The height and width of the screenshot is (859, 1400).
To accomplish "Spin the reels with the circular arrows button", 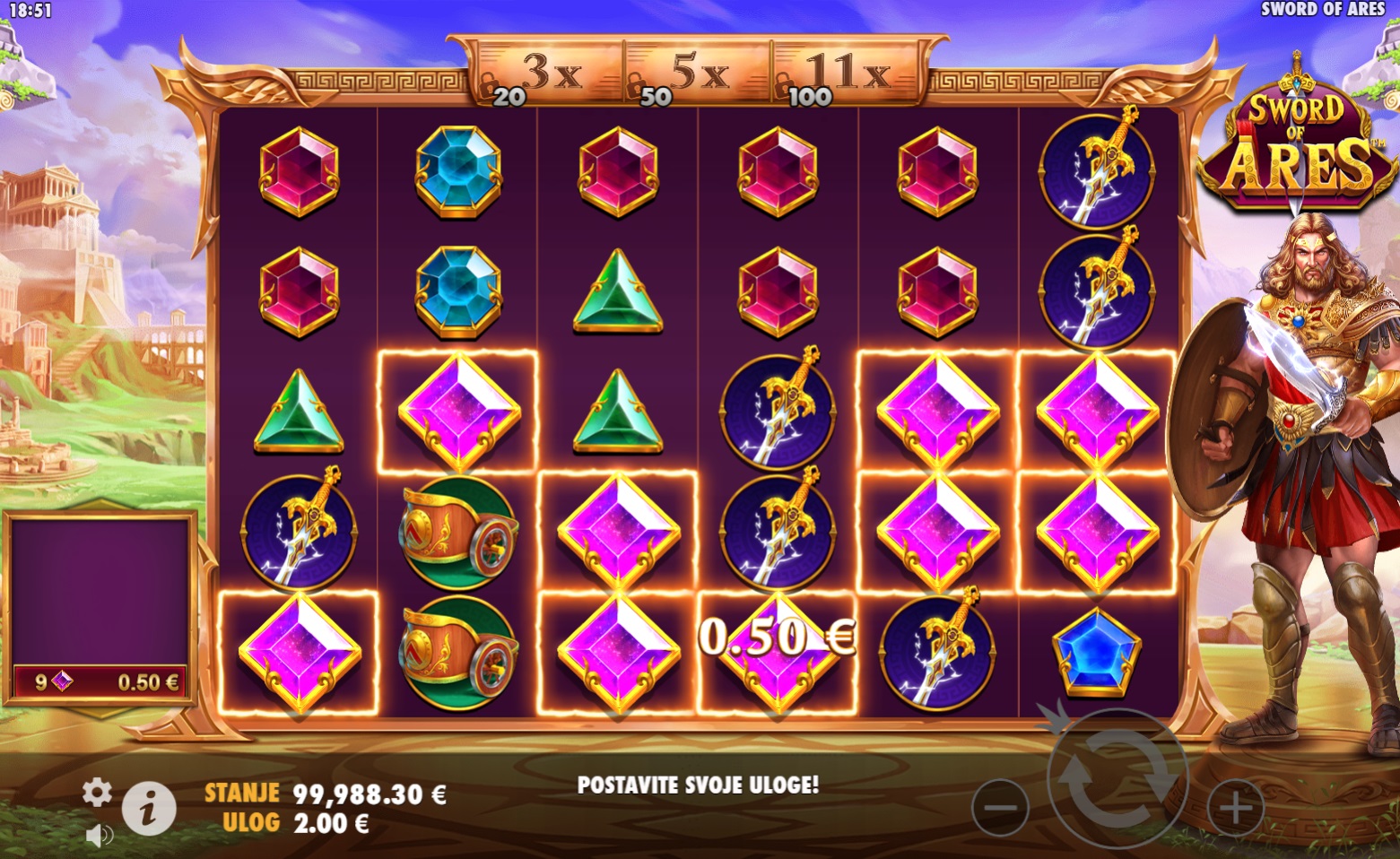I will click(x=1117, y=779).
